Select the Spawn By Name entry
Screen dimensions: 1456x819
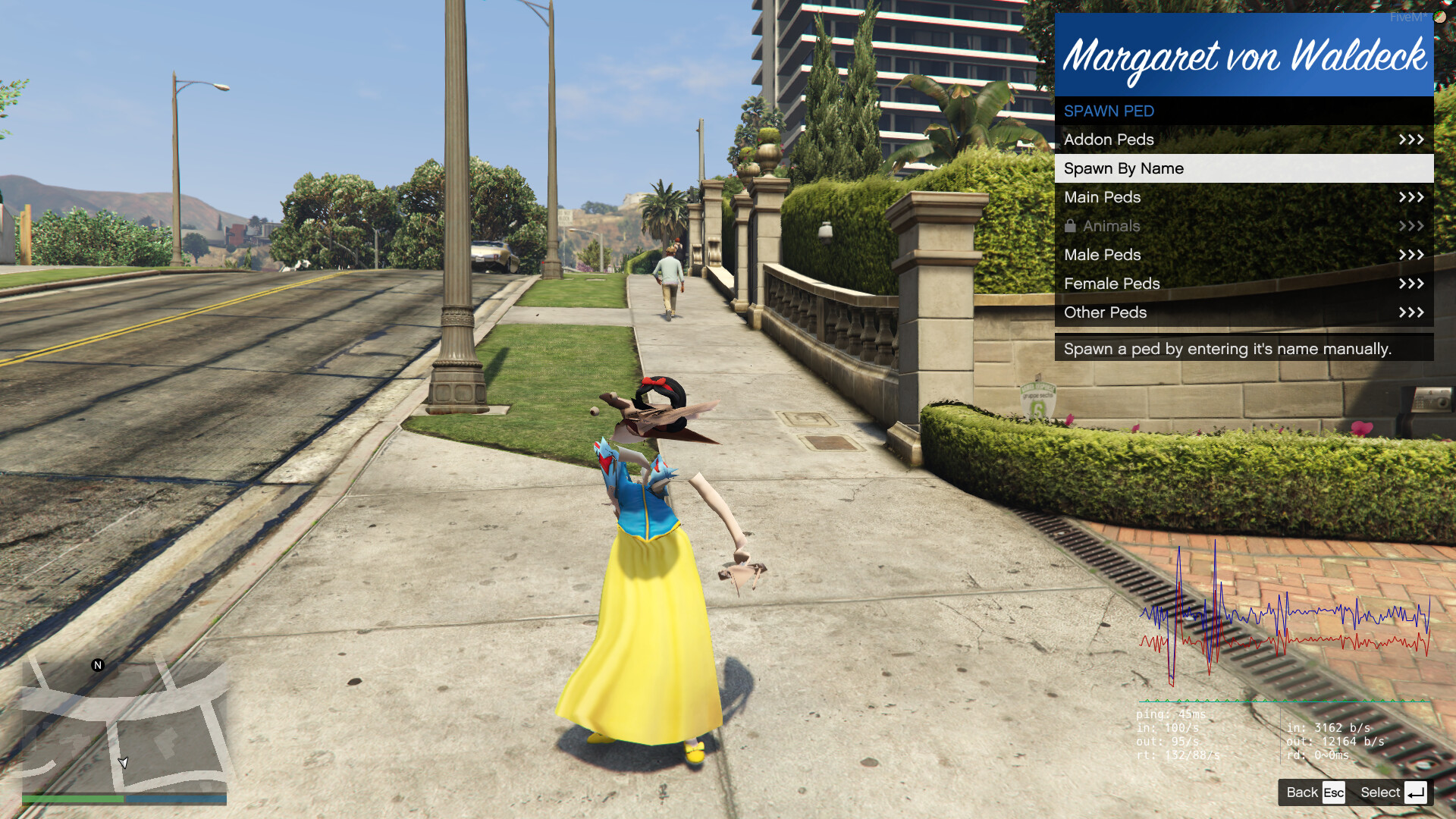[1244, 168]
